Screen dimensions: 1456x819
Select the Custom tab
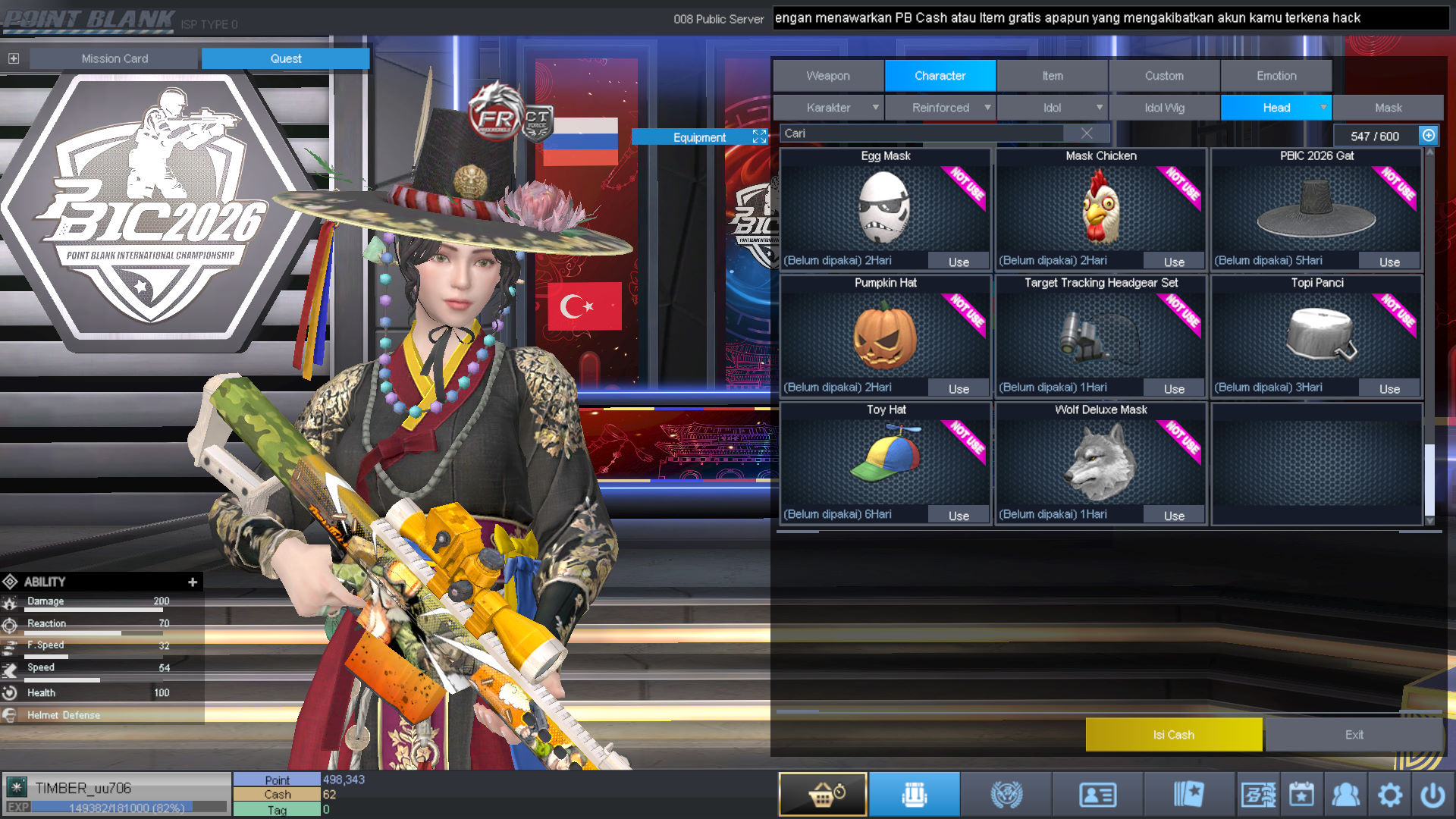point(1164,76)
